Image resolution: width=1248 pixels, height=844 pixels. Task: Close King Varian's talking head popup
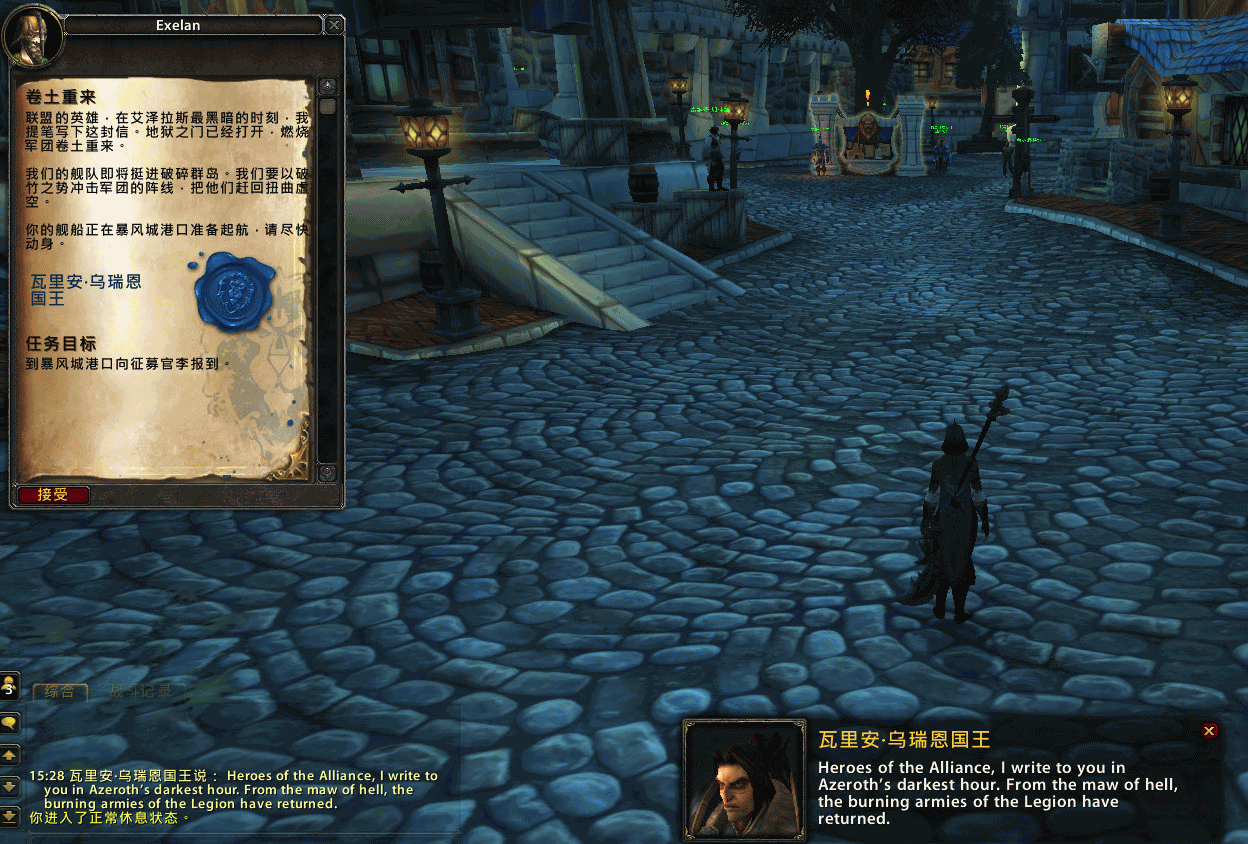[x=1209, y=731]
